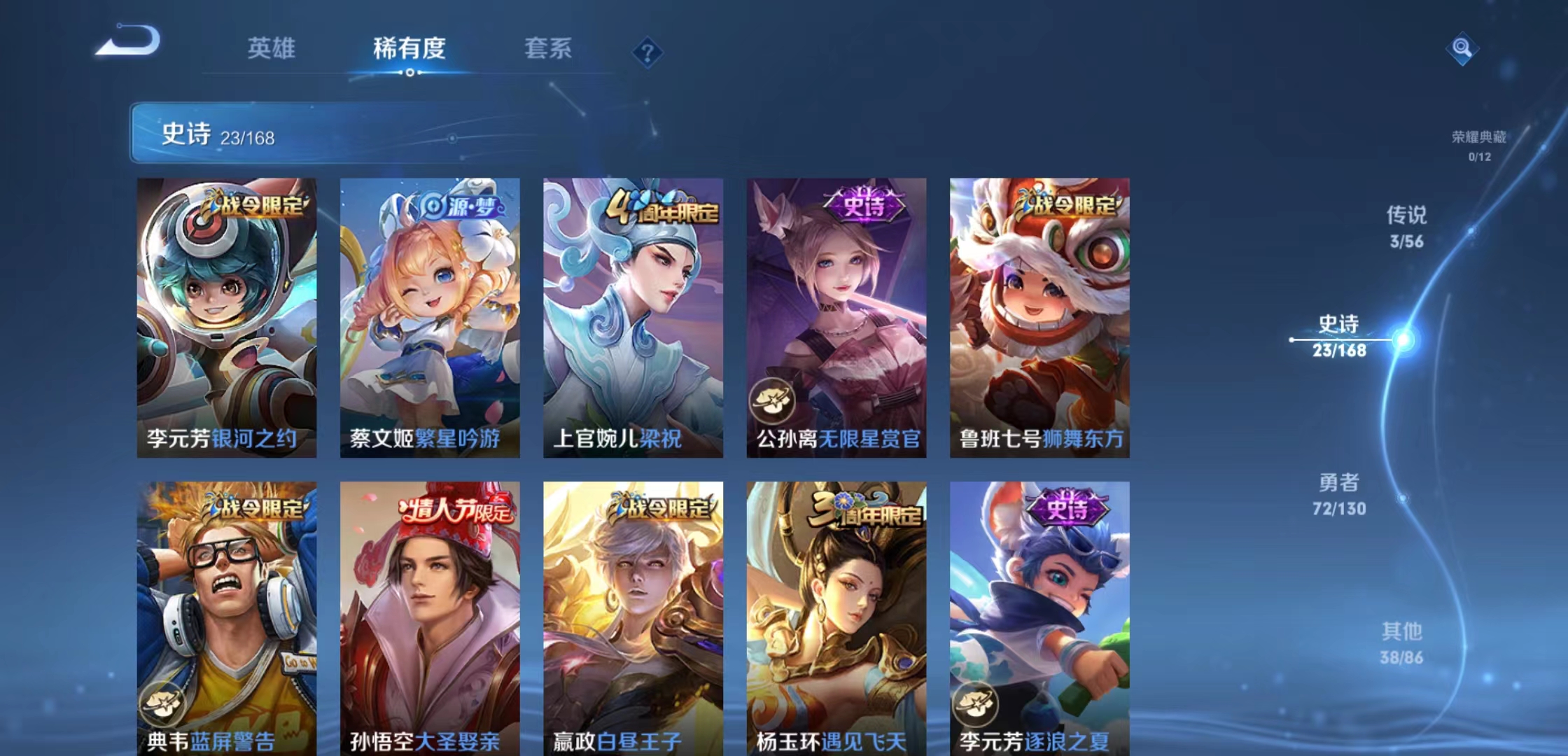Open the 上官婉儿梁祝 skin thumbnail
Screen dimensions: 1568x756
pos(632,315)
